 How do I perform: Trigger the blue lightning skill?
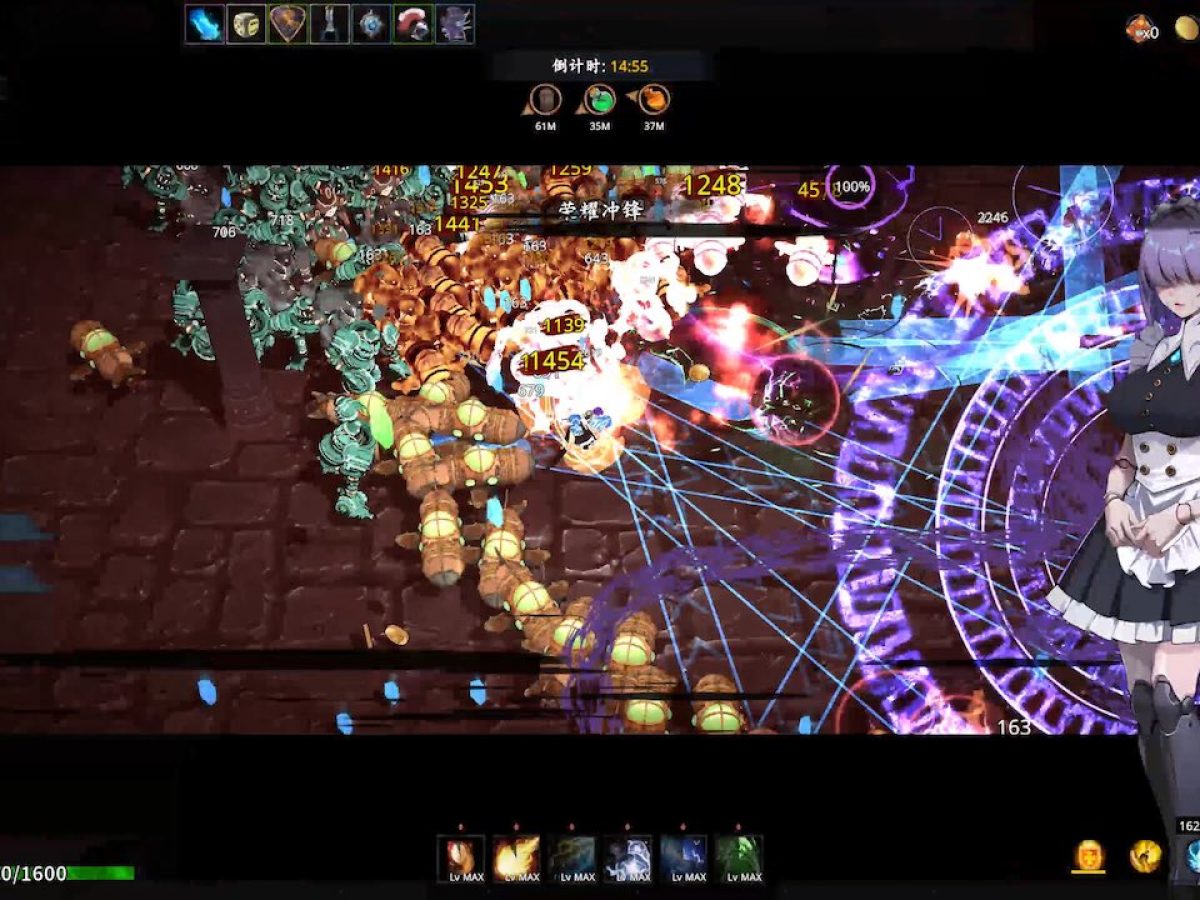pyautogui.click(x=684, y=858)
